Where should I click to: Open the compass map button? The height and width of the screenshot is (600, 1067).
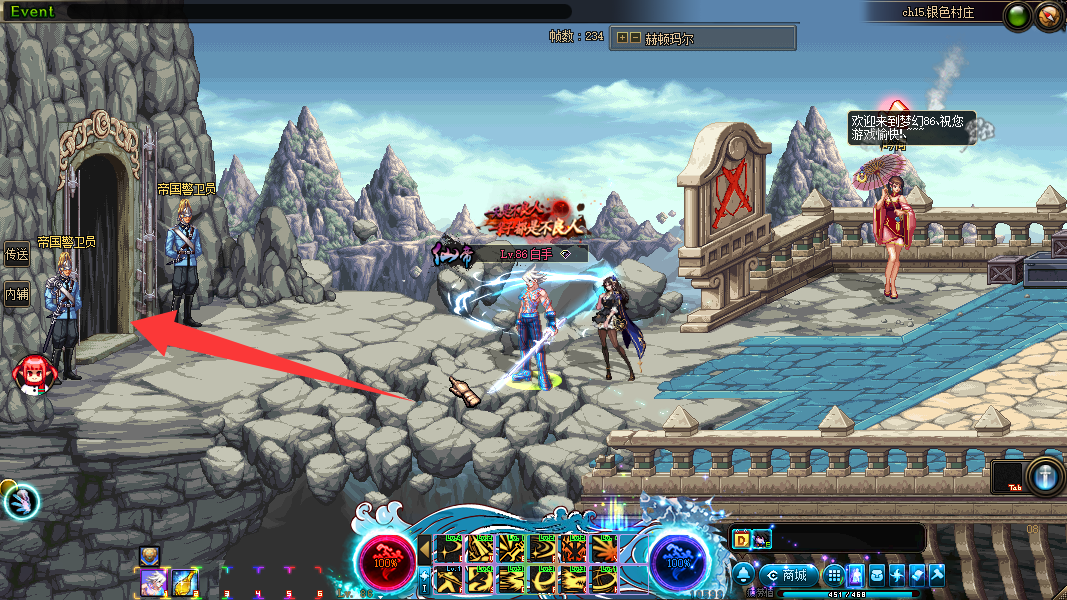[x=1049, y=16]
